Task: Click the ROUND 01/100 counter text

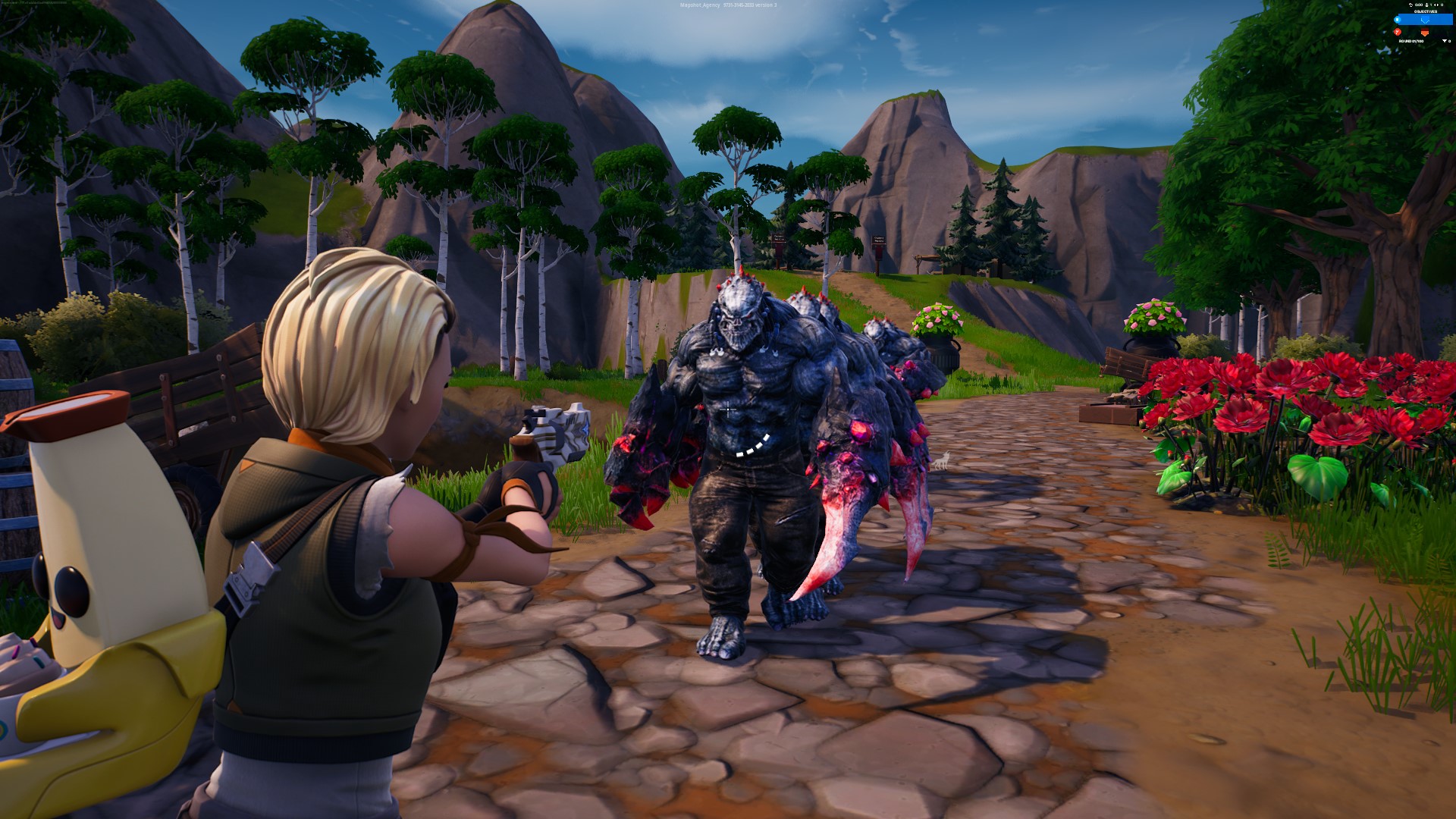Action: point(1411,41)
